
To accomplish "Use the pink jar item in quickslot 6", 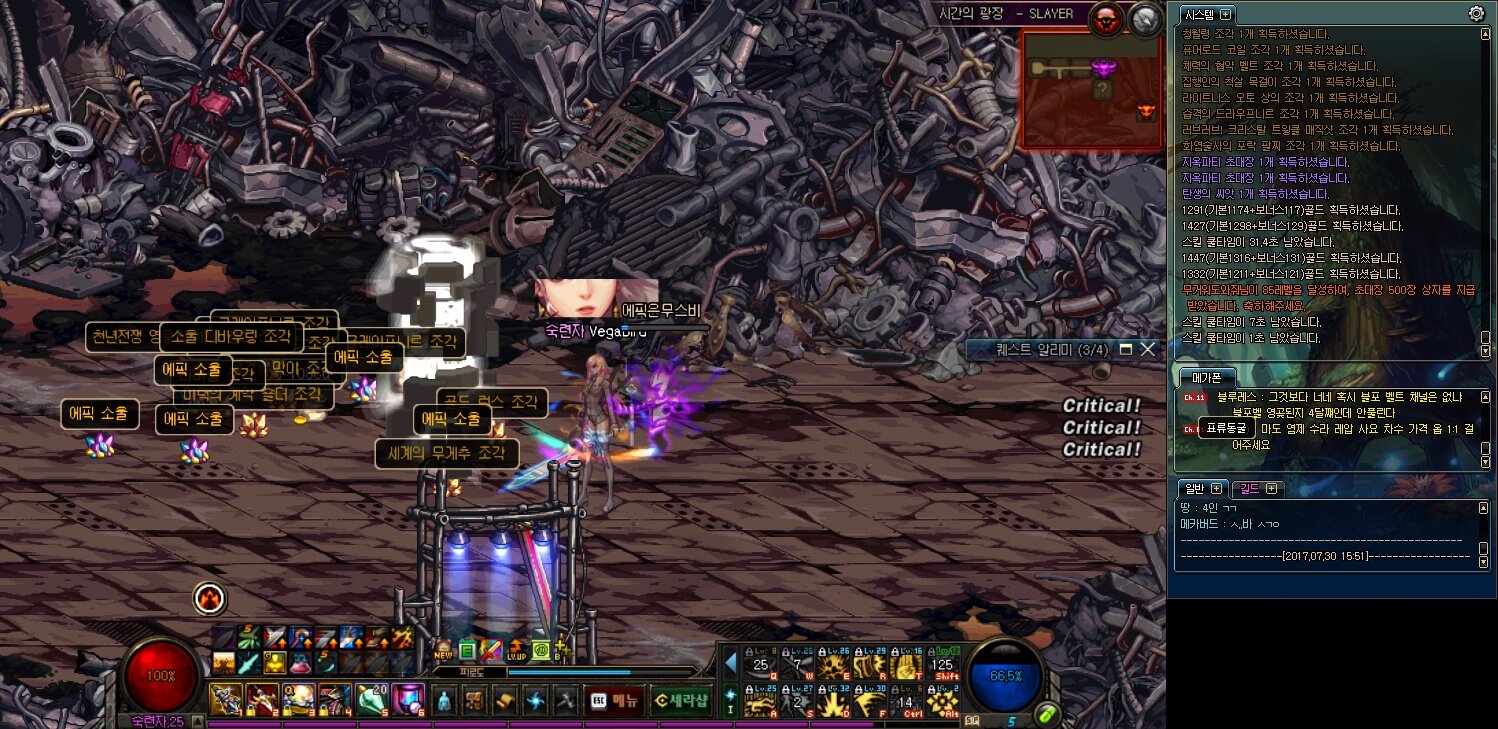I will point(407,698).
